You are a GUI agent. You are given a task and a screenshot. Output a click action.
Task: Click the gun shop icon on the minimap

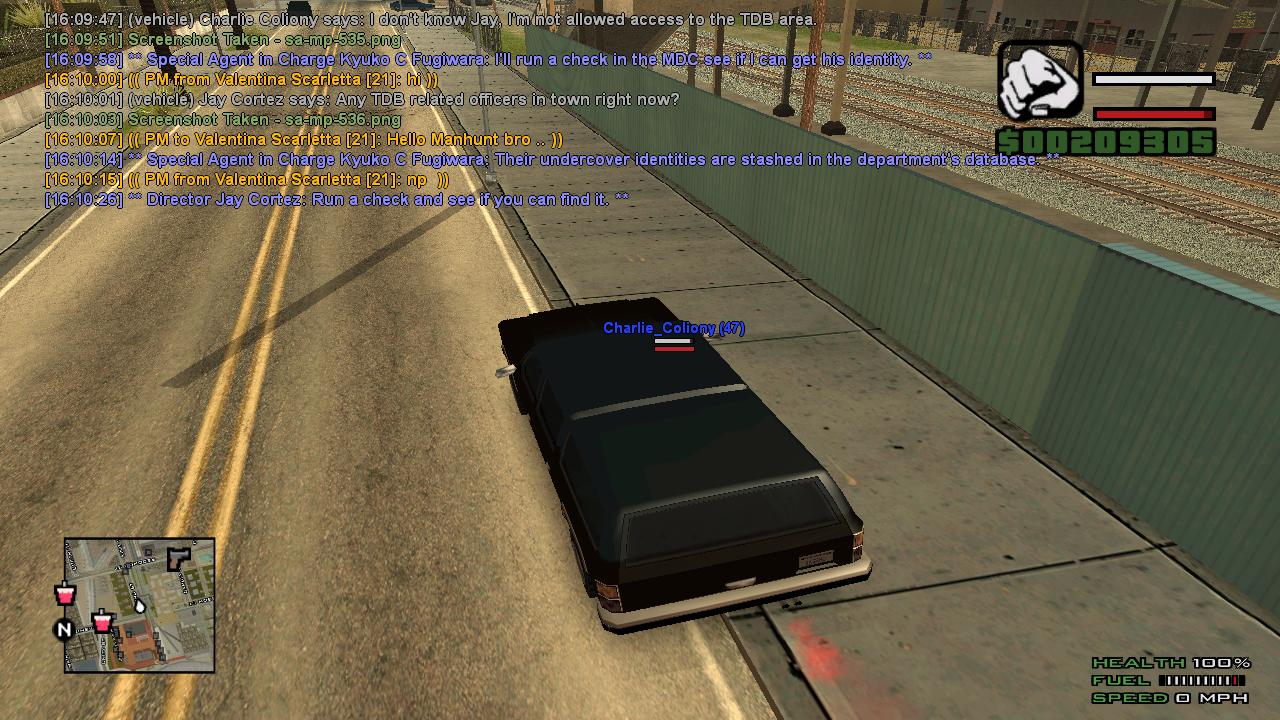click(x=179, y=558)
